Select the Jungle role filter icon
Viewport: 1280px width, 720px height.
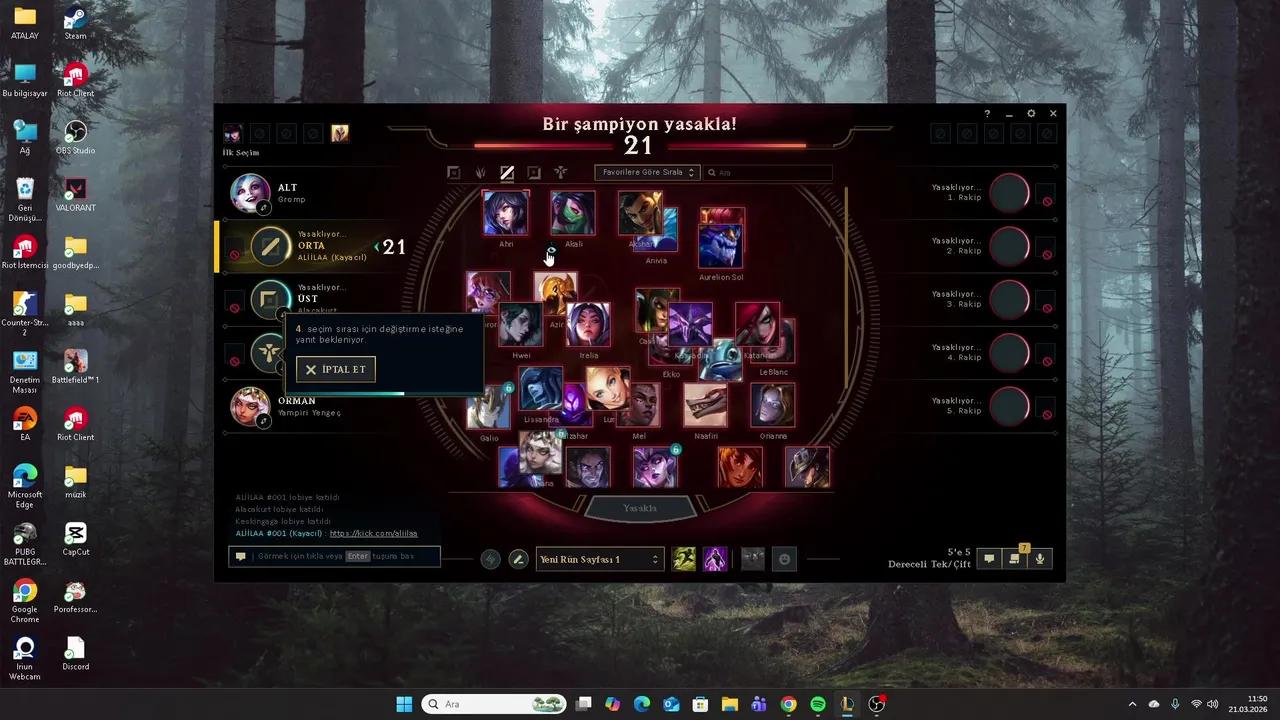(481, 172)
